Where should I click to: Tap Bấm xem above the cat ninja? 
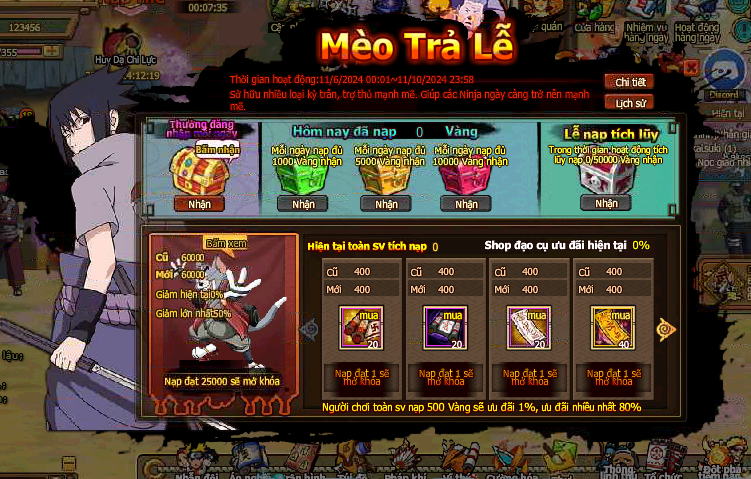tap(225, 242)
